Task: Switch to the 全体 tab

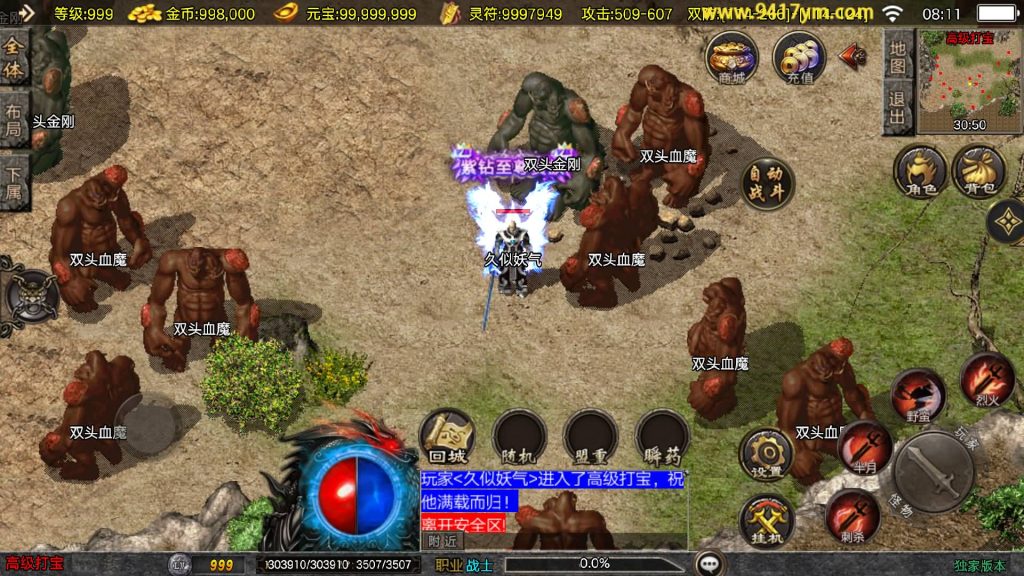Action: tap(14, 58)
